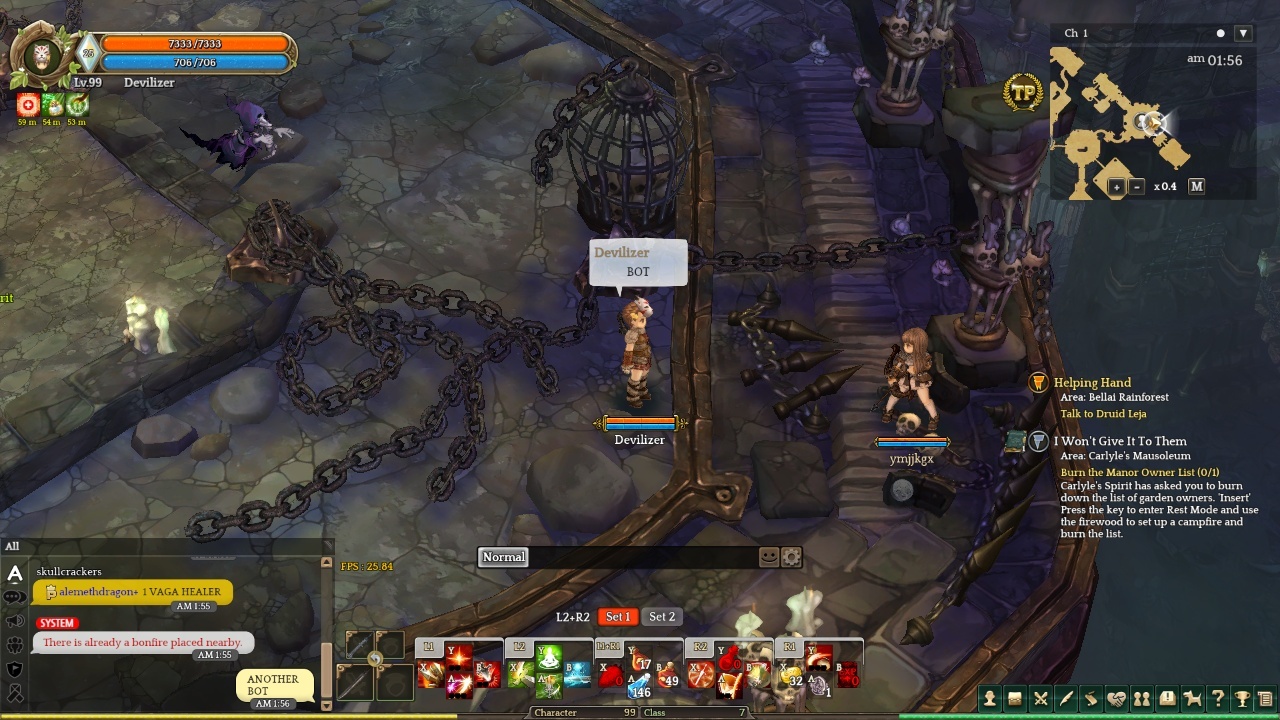Open chat settings gear icon
1280x720 pixels.
click(x=791, y=557)
